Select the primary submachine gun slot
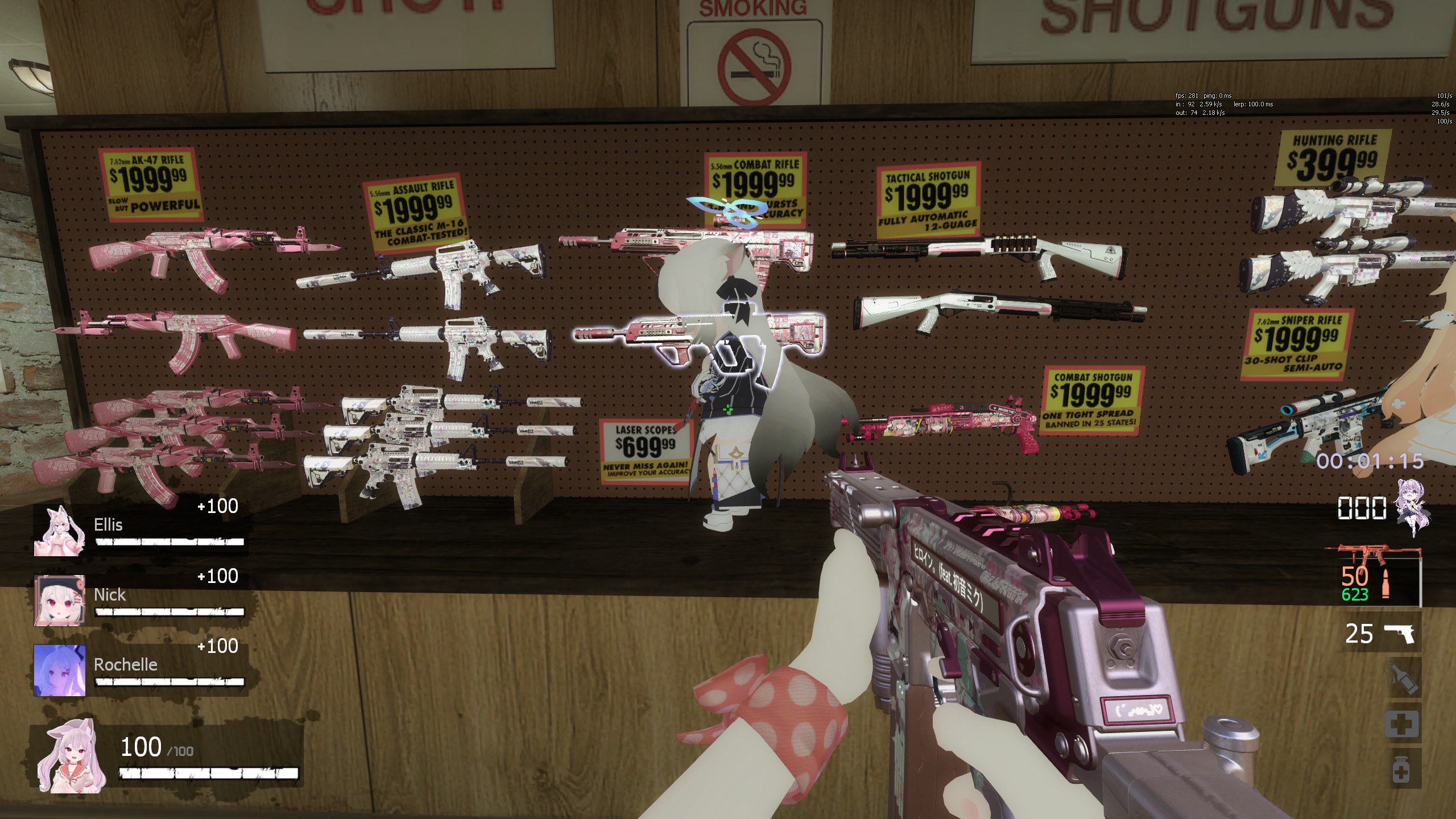The height and width of the screenshot is (819, 1456). [x=1372, y=575]
